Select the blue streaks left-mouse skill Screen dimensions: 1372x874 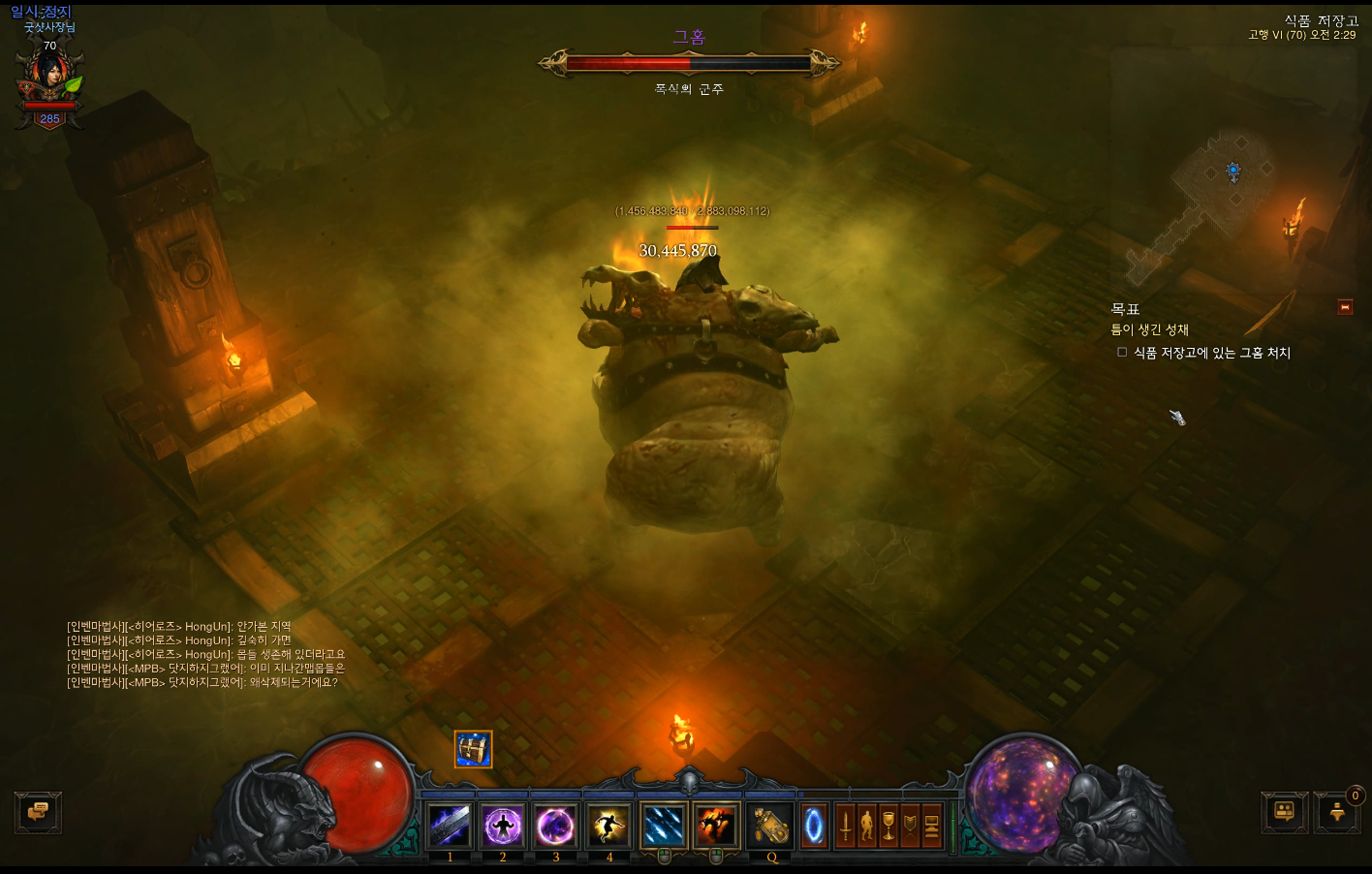(665, 827)
